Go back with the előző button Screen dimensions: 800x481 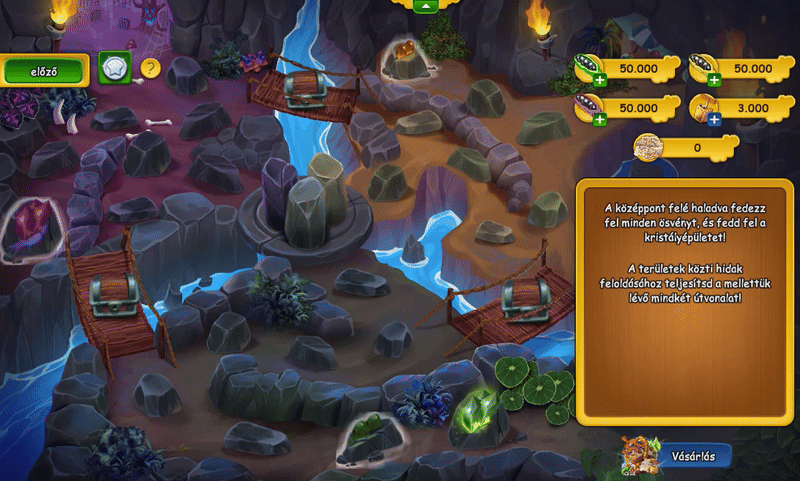(x=44, y=70)
